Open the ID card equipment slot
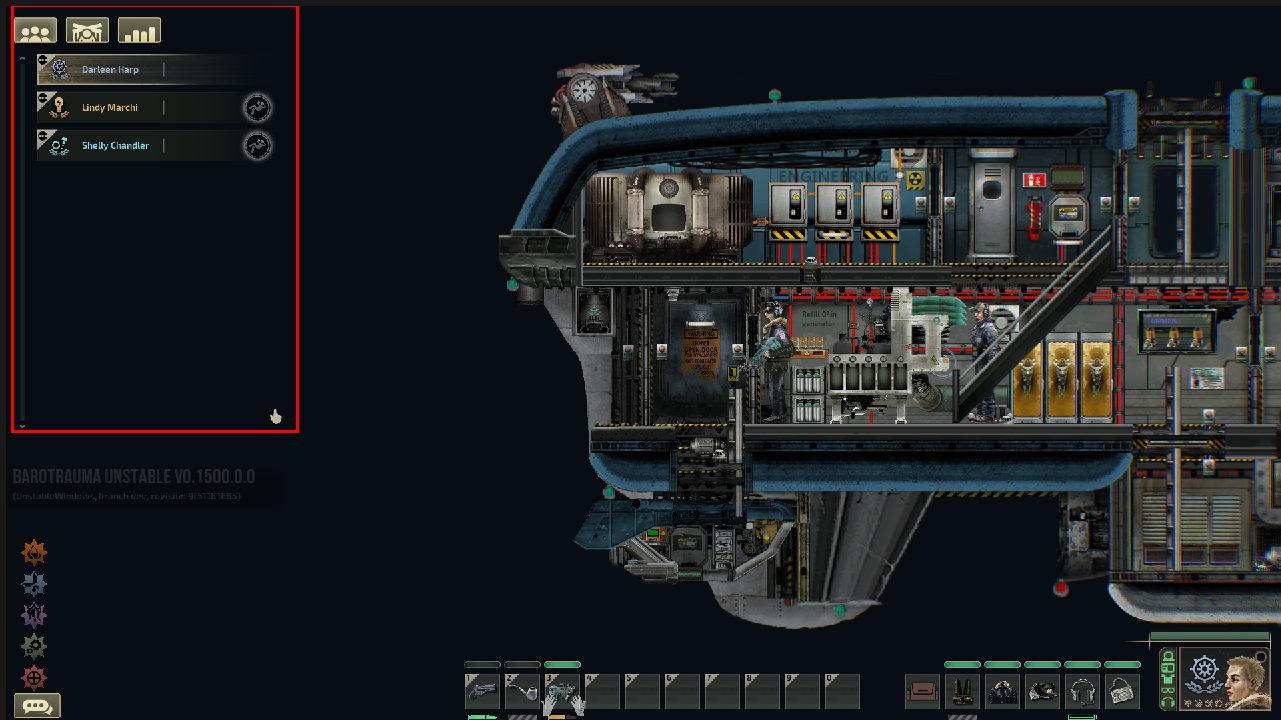Image resolution: width=1281 pixels, height=720 pixels. pyautogui.click(x=1122, y=691)
